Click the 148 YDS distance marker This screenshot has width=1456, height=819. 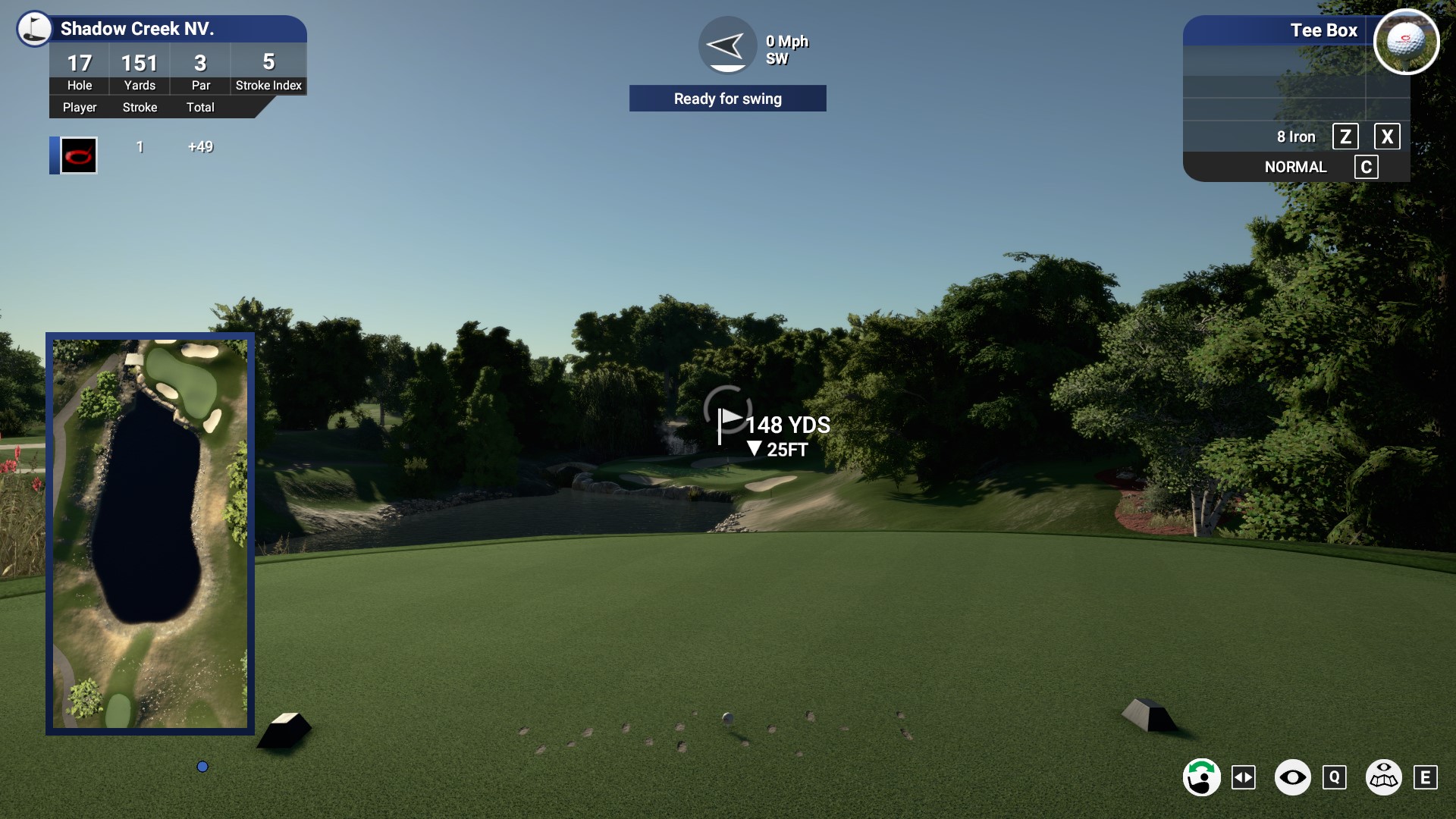coord(787,425)
